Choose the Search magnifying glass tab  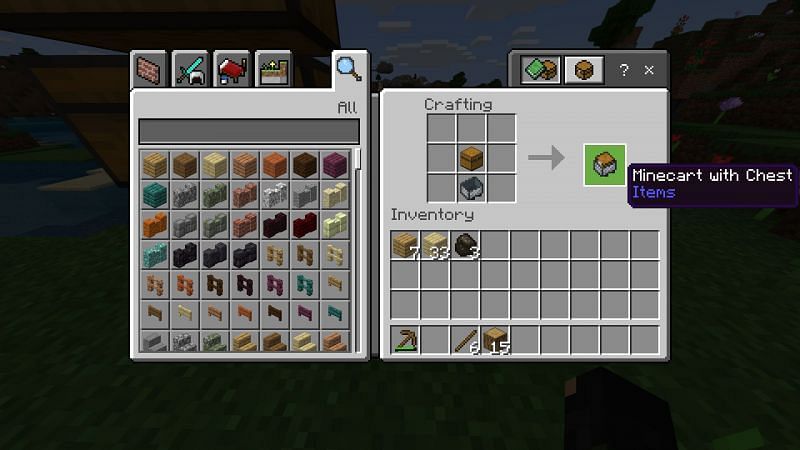pos(348,68)
